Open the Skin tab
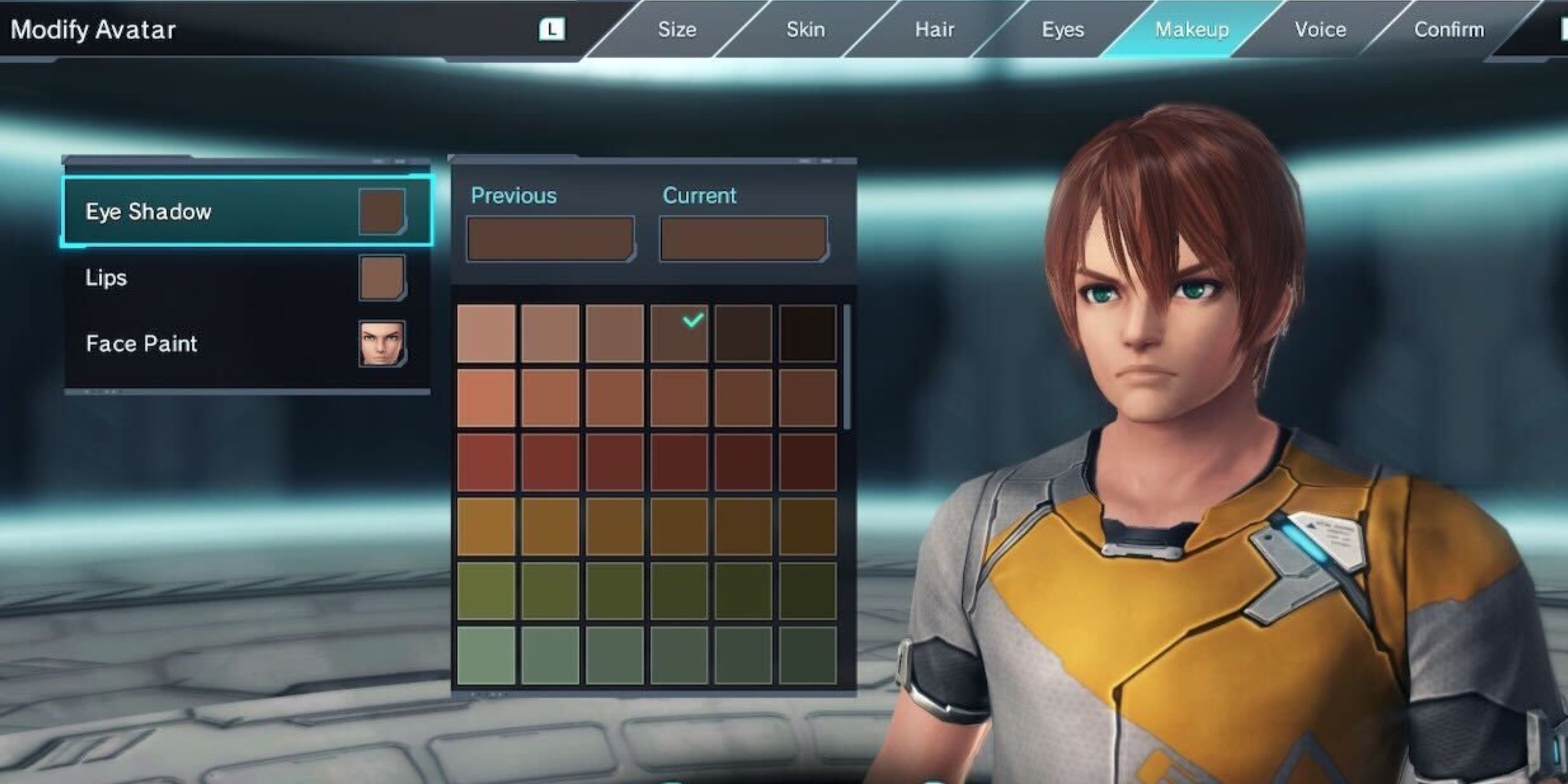The height and width of the screenshot is (784, 1568). (x=805, y=30)
